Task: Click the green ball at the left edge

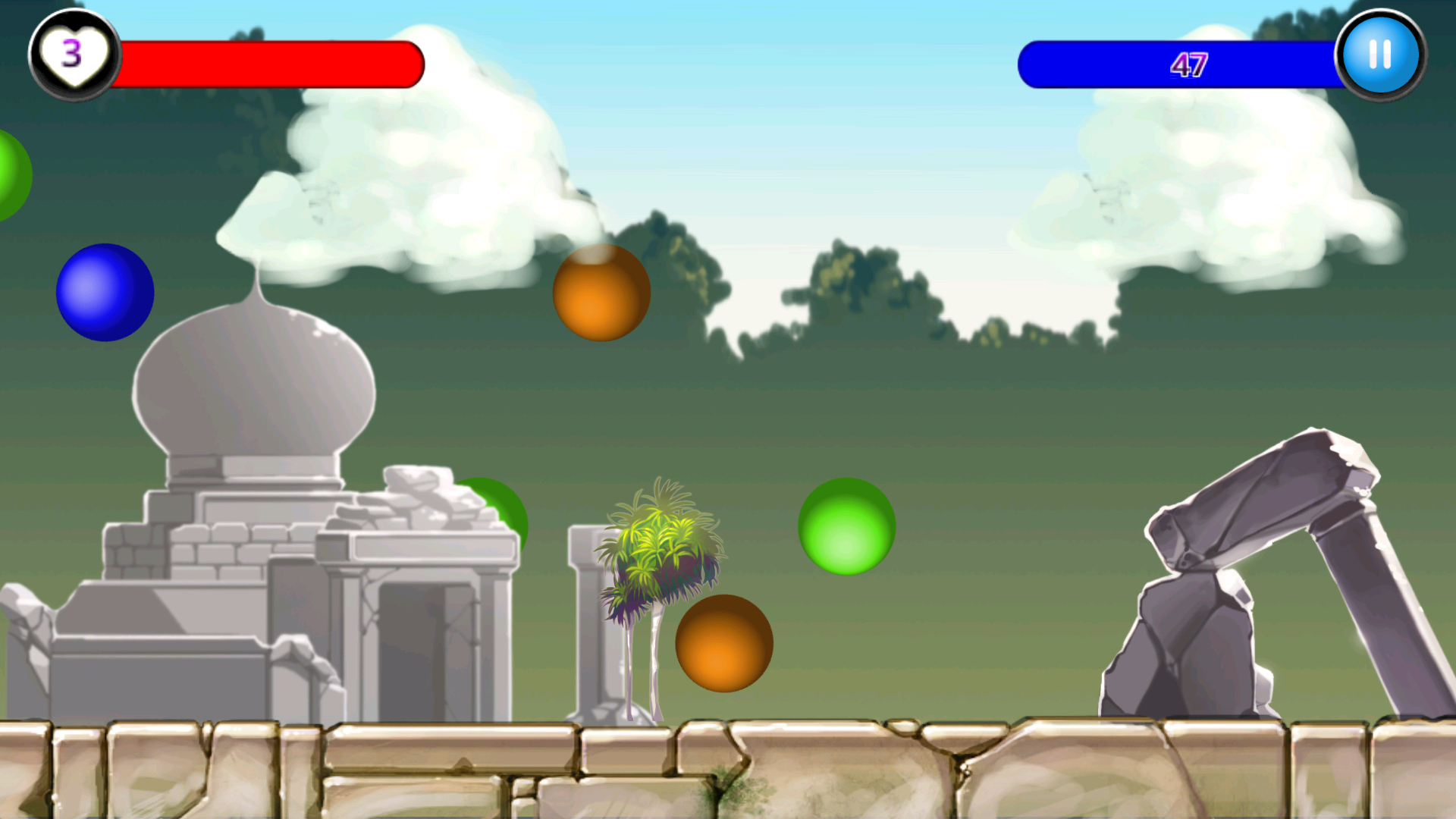Action: [x=11, y=173]
